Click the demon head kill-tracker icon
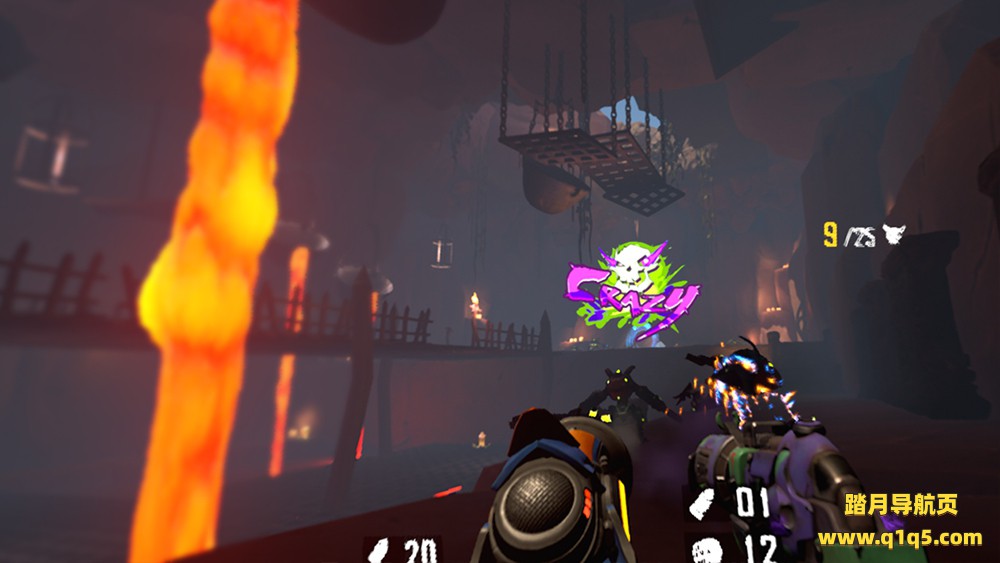Image resolution: width=1000 pixels, height=563 pixels. 892,236
